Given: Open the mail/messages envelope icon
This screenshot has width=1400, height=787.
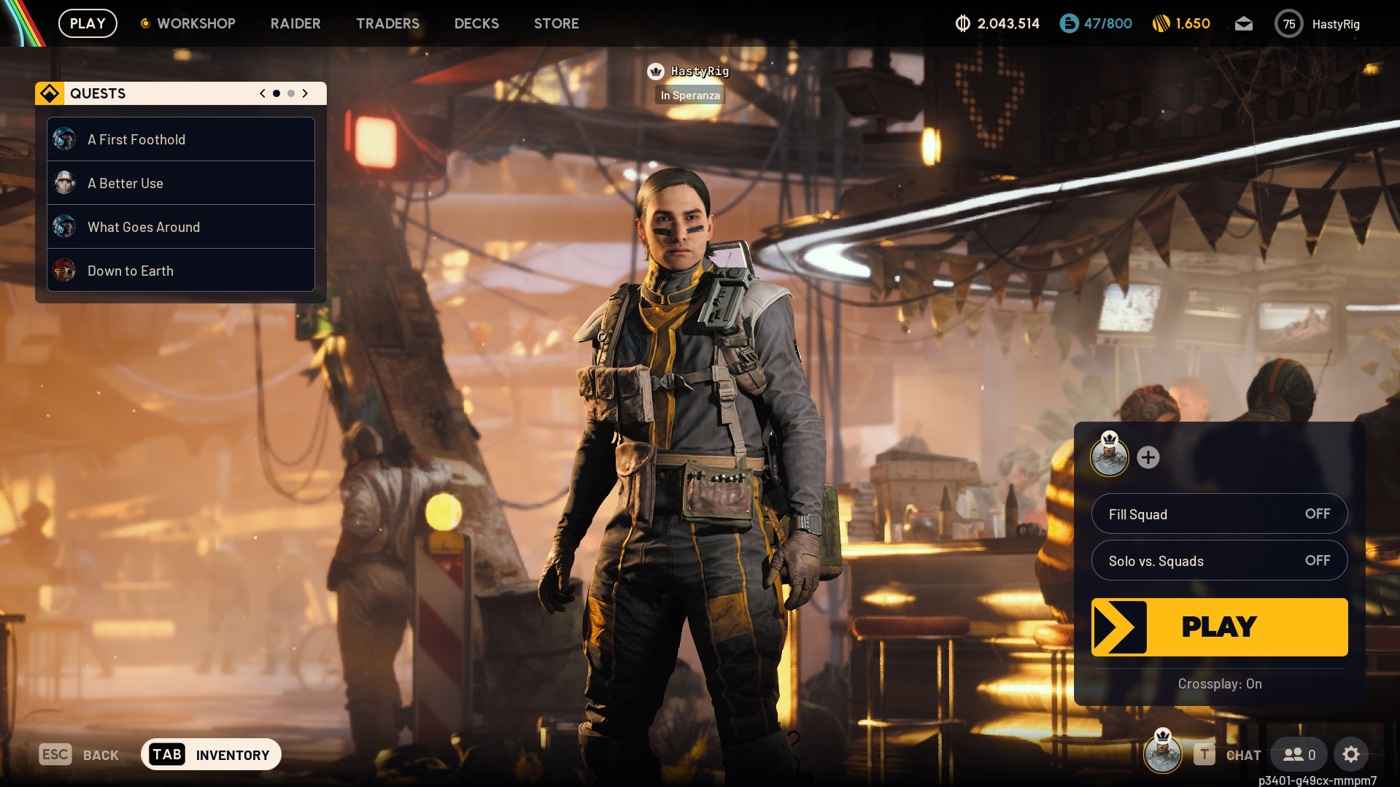Looking at the screenshot, I should pyautogui.click(x=1243, y=23).
